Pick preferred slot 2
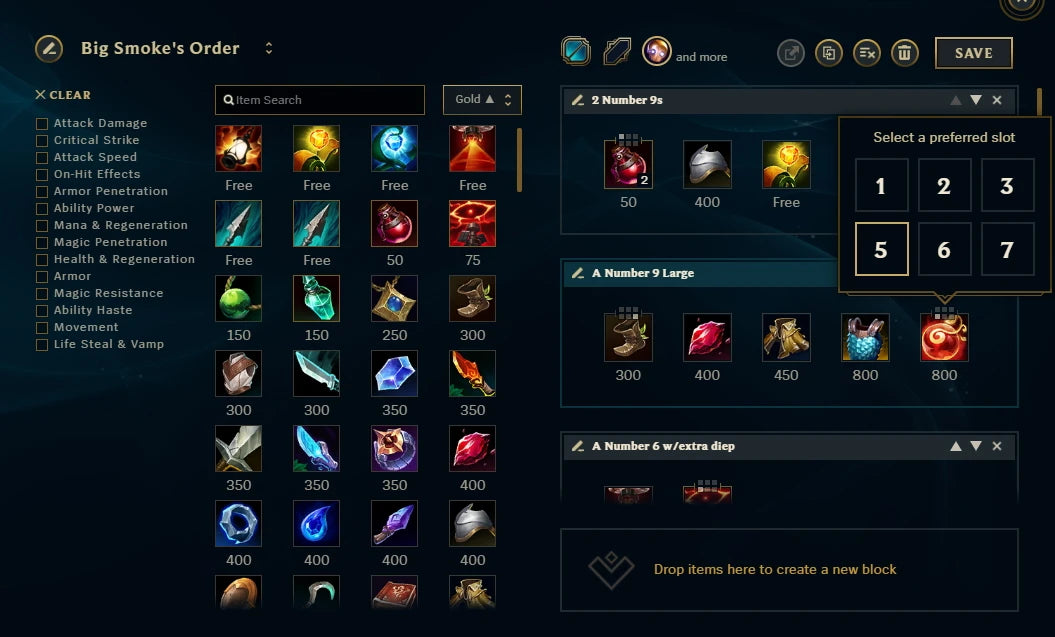 click(x=944, y=186)
